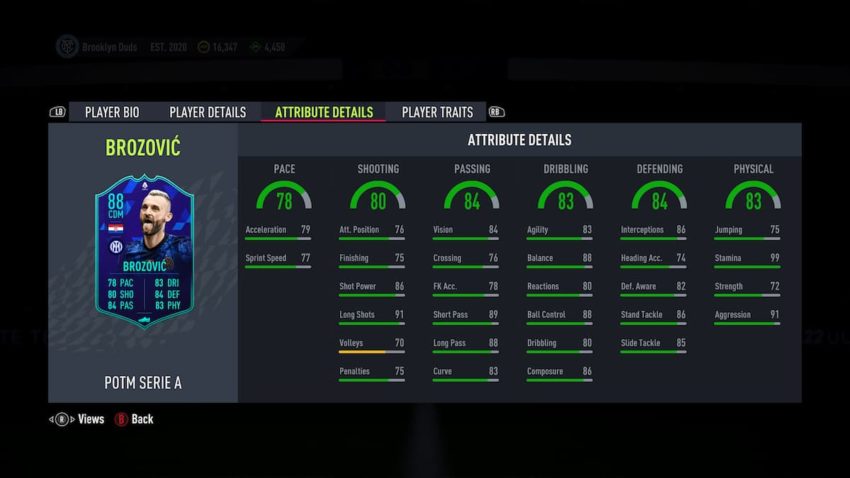The width and height of the screenshot is (850, 478).
Task: Open the Player Details tab
Action: (x=207, y=112)
